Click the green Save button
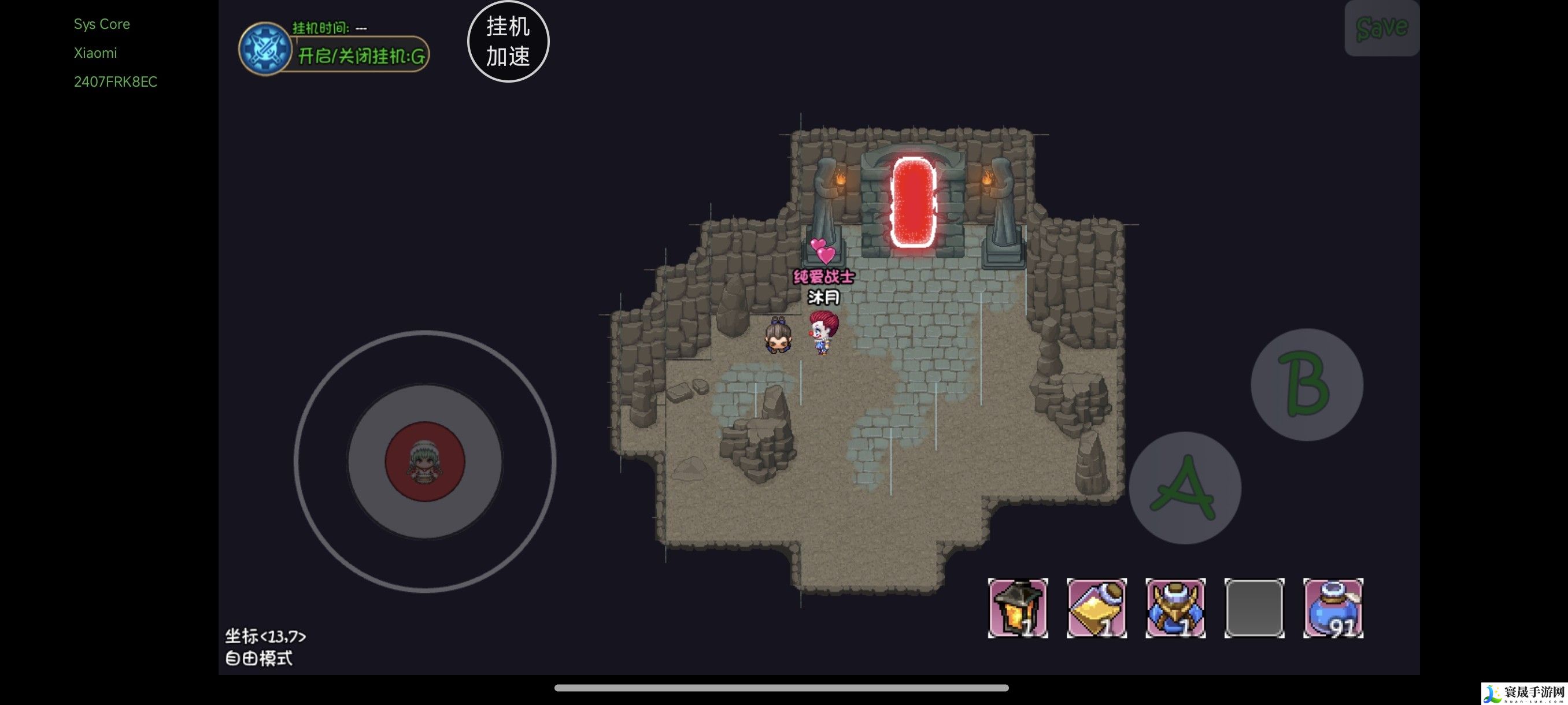The height and width of the screenshot is (705, 1568). coord(1381,28)
